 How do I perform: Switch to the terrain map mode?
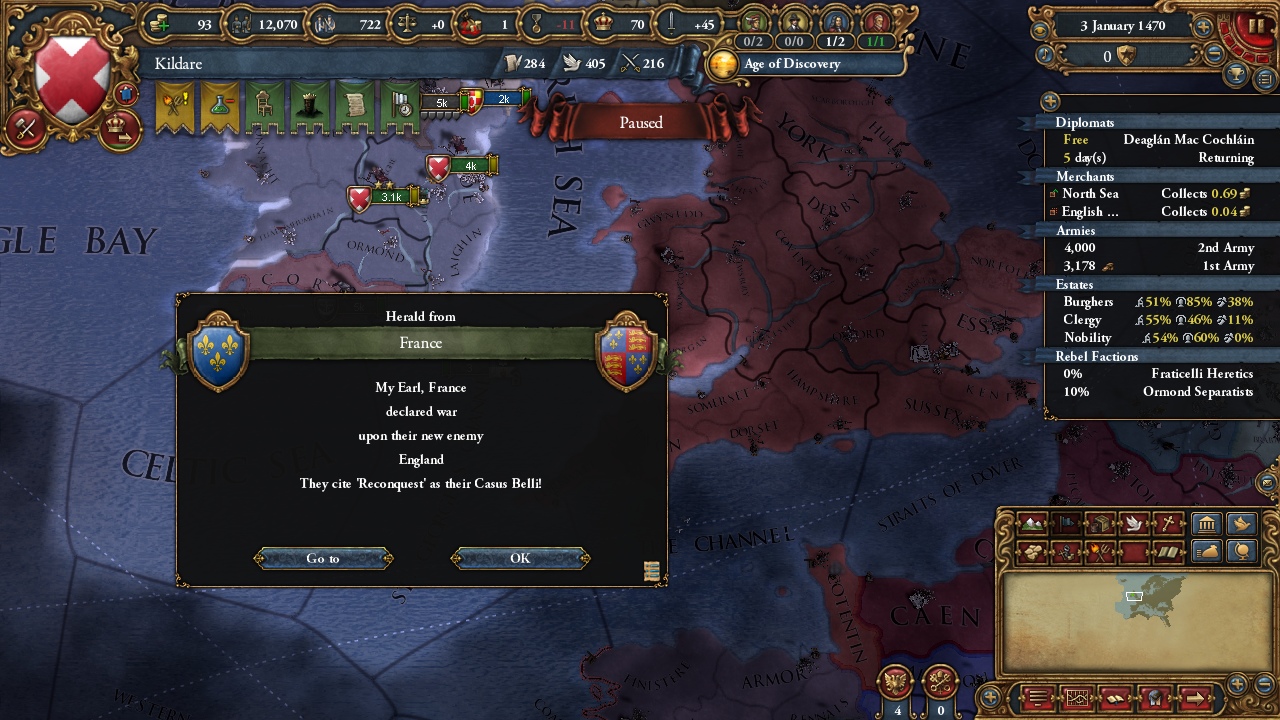pos(1032,523)
